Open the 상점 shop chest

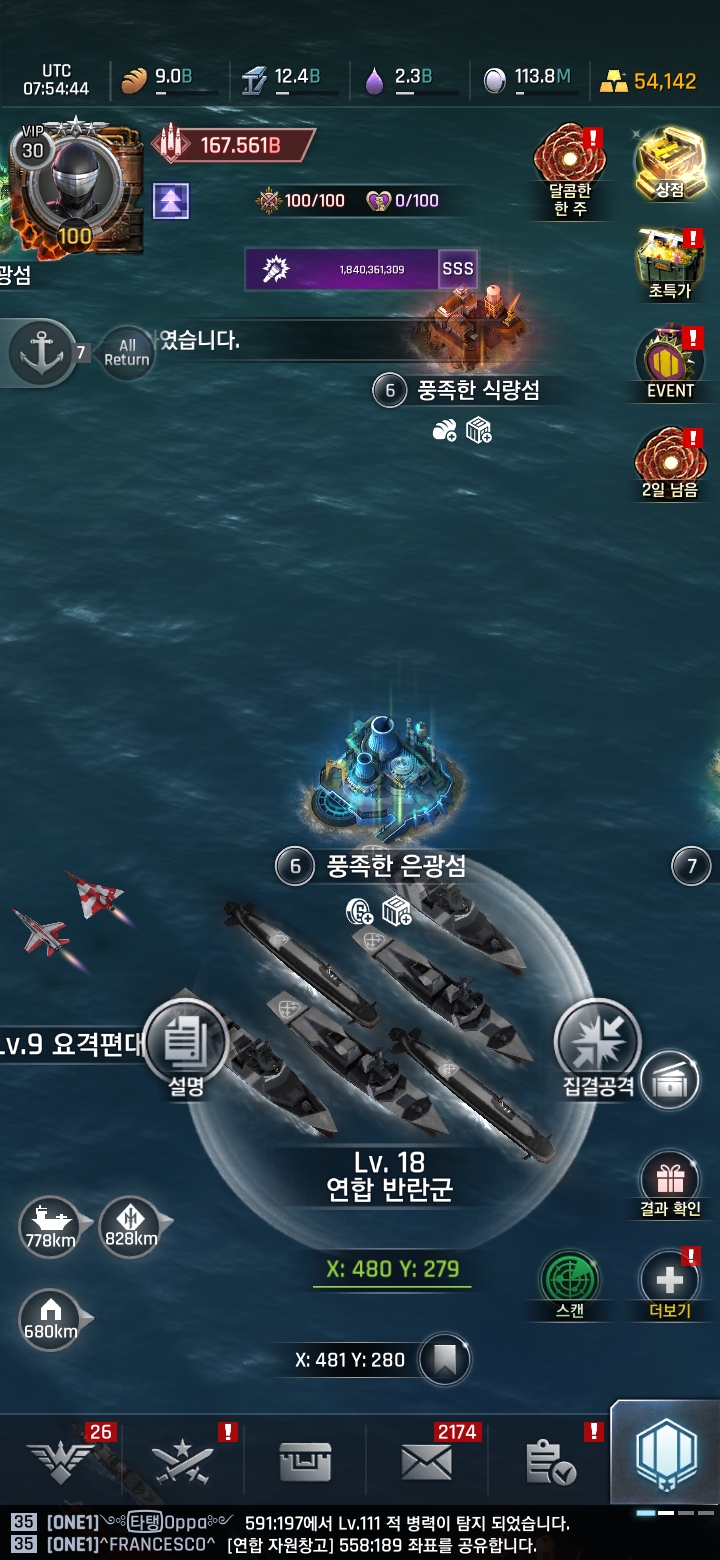coord(669,160)
